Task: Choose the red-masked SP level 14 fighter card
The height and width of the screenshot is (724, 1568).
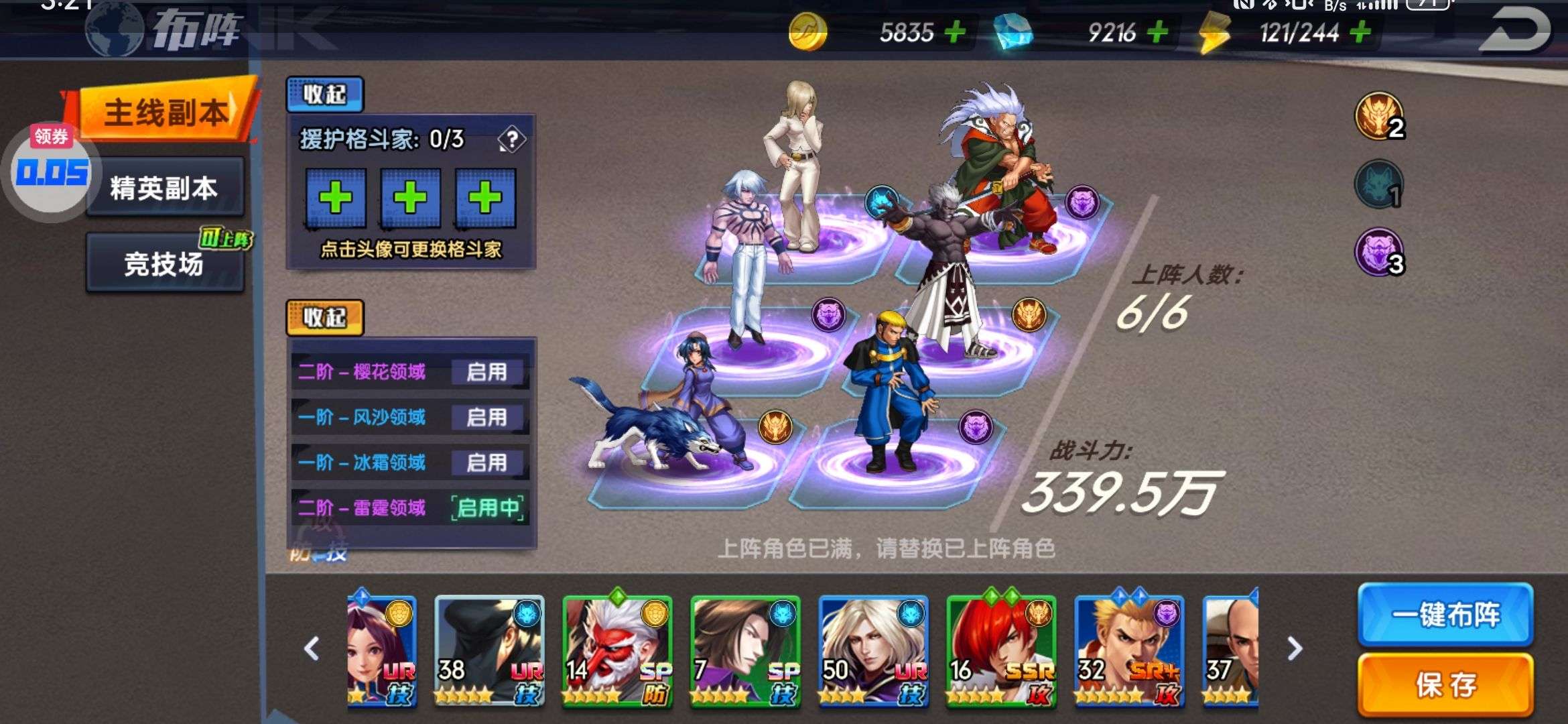Action: point(616,650)
